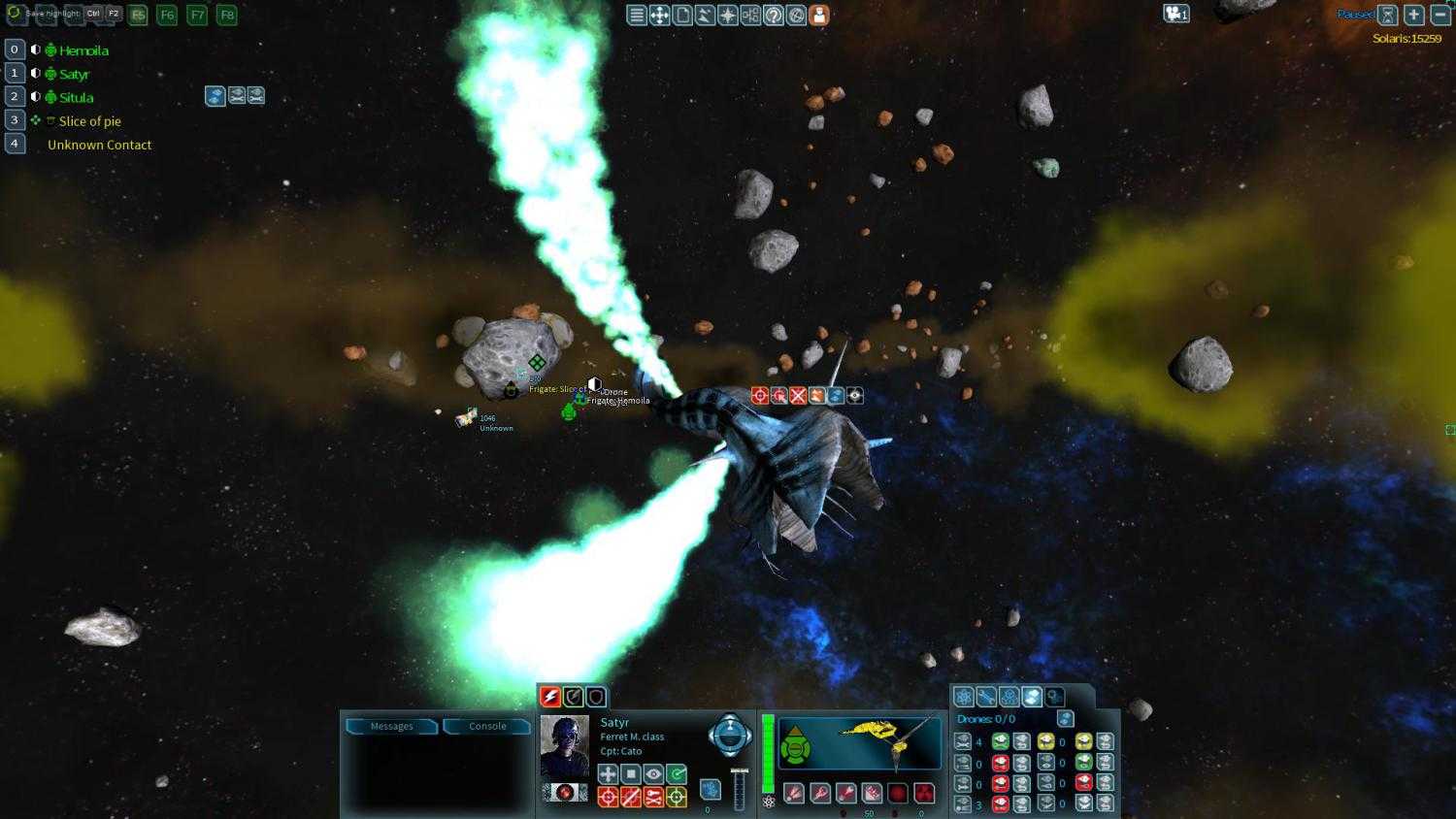
Task: Toggle the eye observation mode icon for Satyr
Action: 654,774
